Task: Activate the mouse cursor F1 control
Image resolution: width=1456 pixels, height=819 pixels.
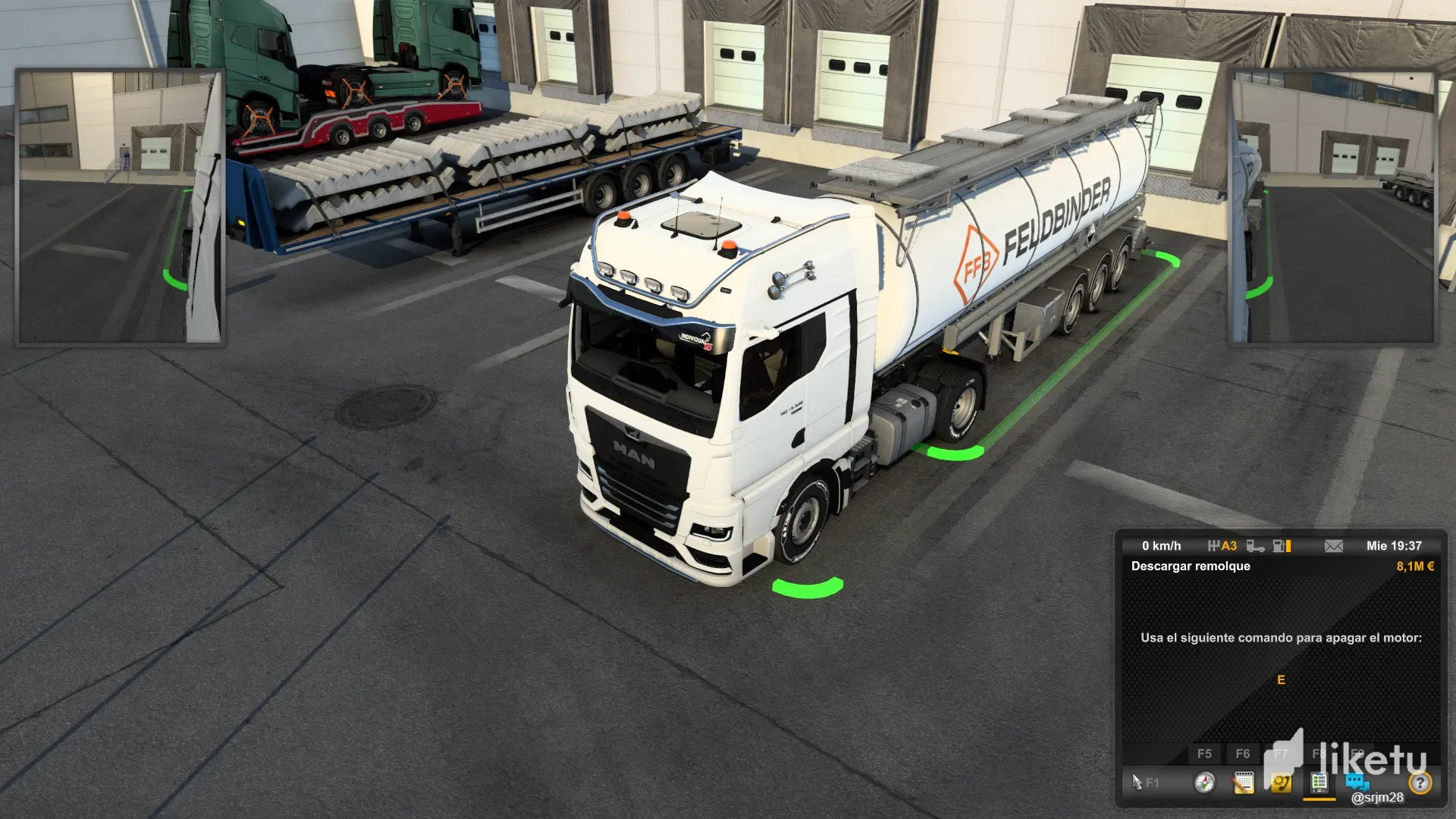Action: click(1144, 783)
